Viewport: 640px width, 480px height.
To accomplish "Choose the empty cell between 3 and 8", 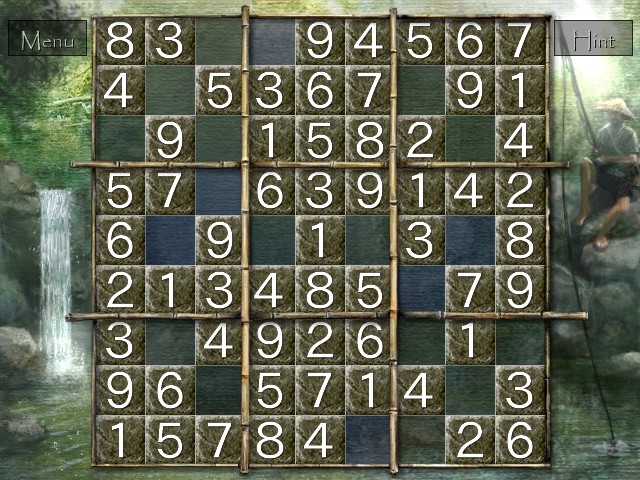I will [x=470, y=240].
